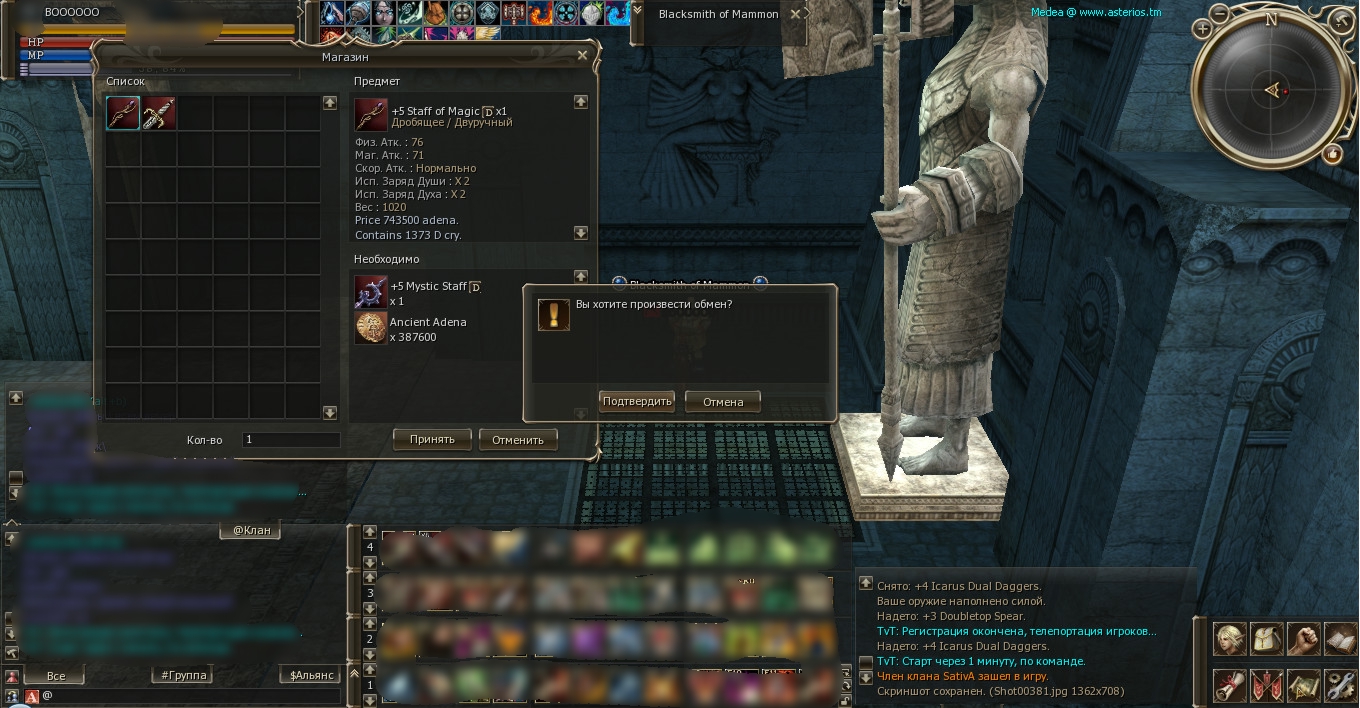Screen dimensions: 1360x708
Task: Click the chat message input field
Action: (190, 695)
